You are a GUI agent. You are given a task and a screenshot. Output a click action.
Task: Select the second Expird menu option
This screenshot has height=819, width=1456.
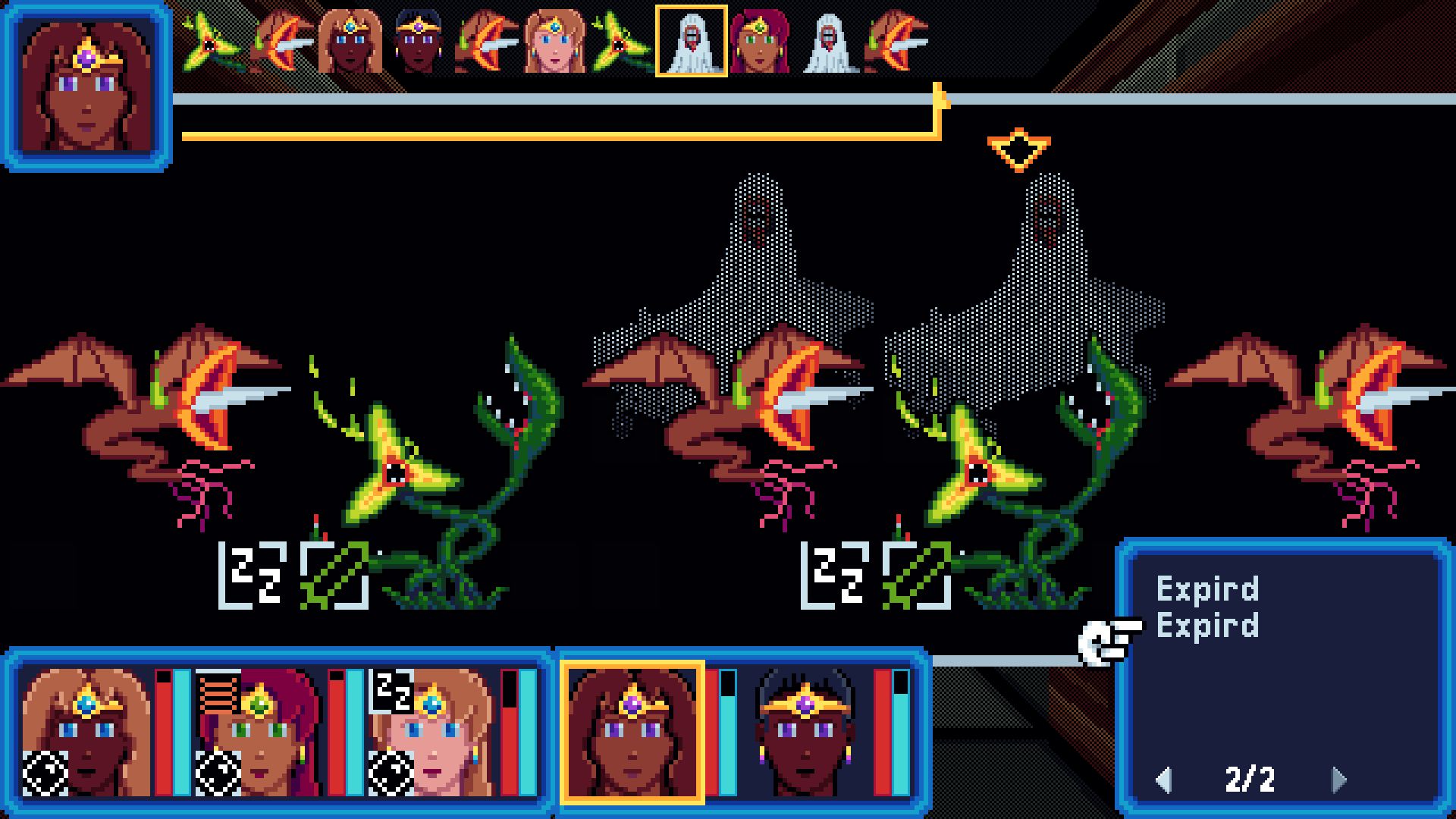pyautogui.click(x=1209, y=626)
